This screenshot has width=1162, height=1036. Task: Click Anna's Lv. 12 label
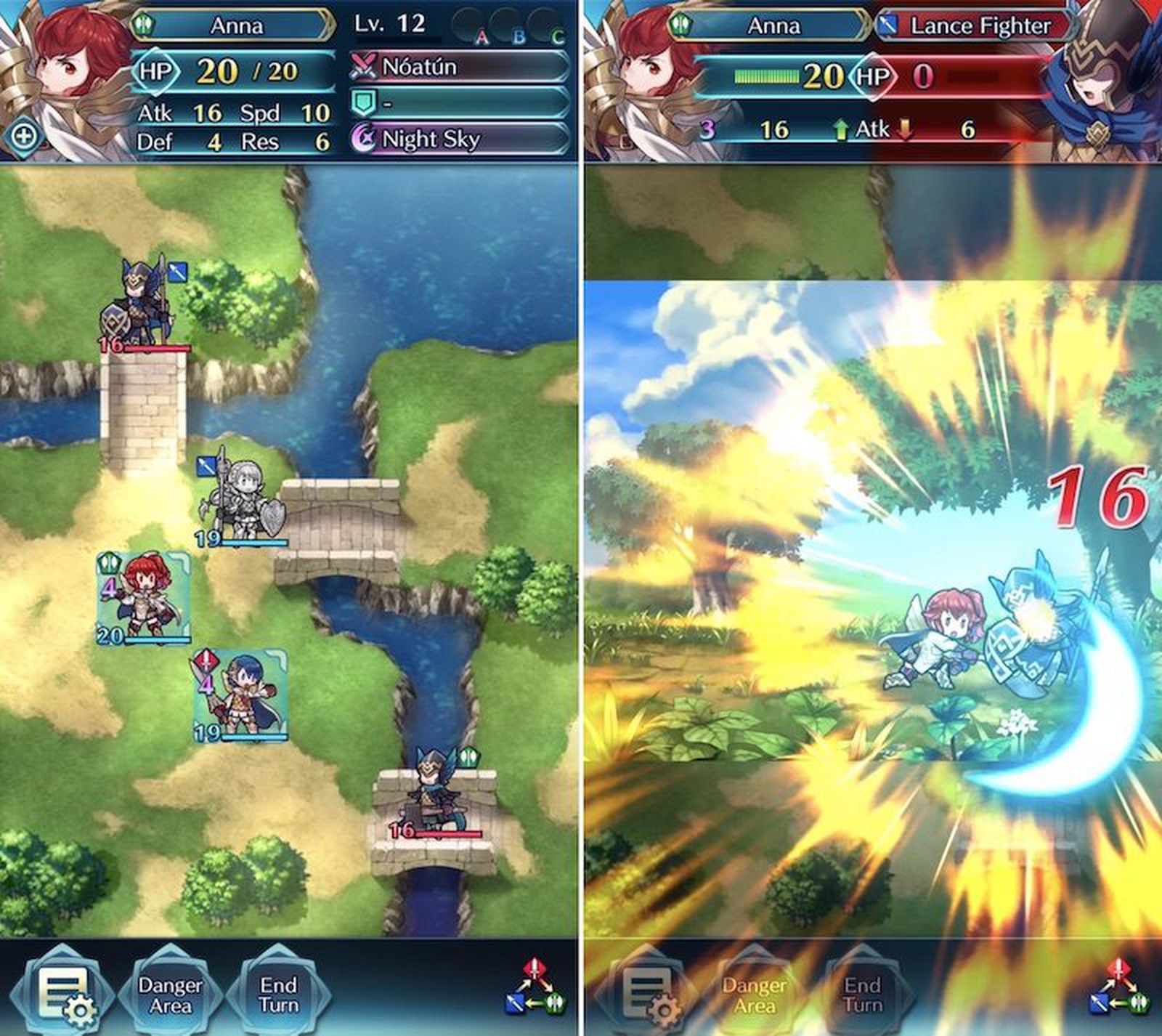tap(390, 24)
